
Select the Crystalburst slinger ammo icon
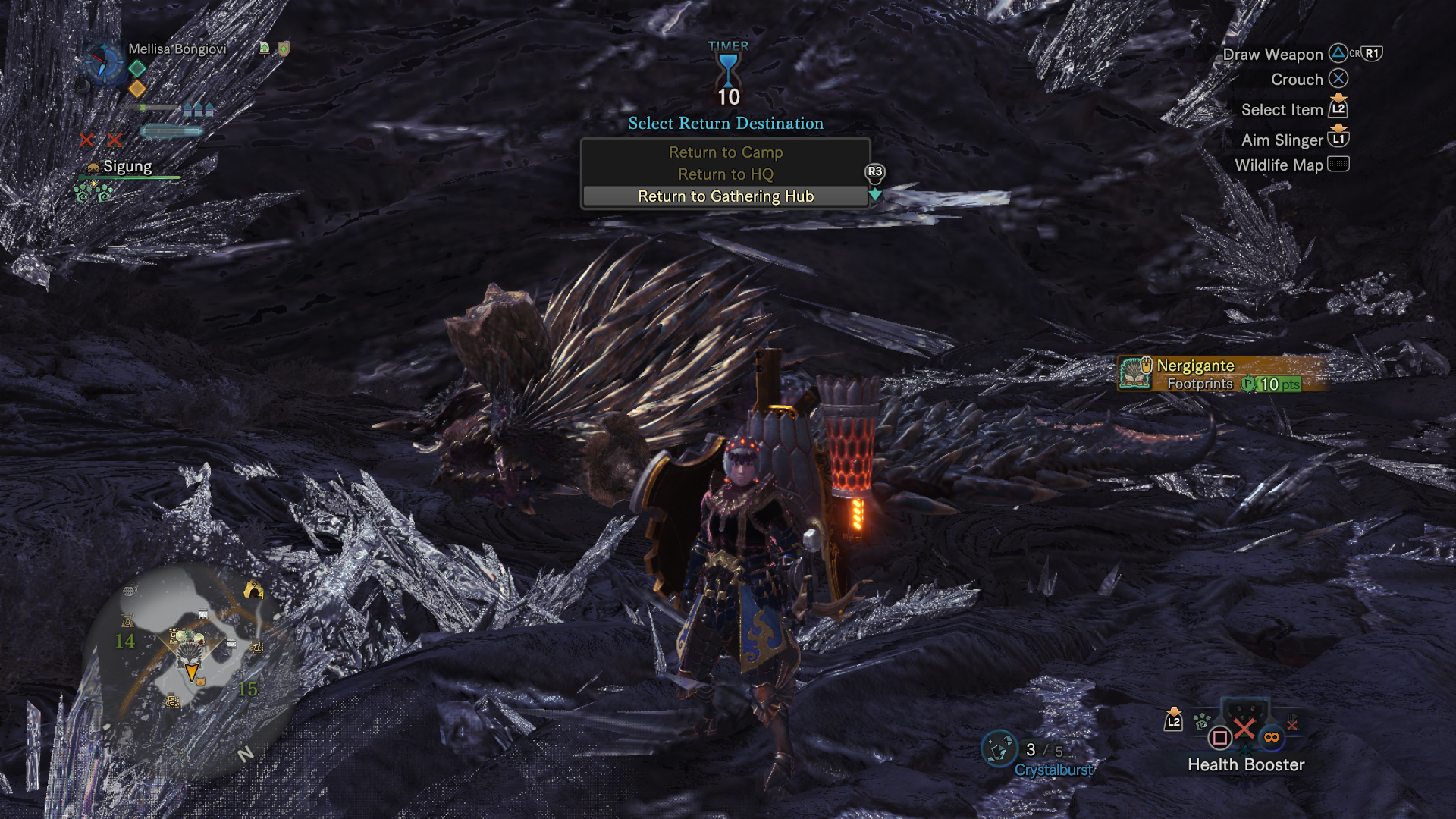(999, 748)
